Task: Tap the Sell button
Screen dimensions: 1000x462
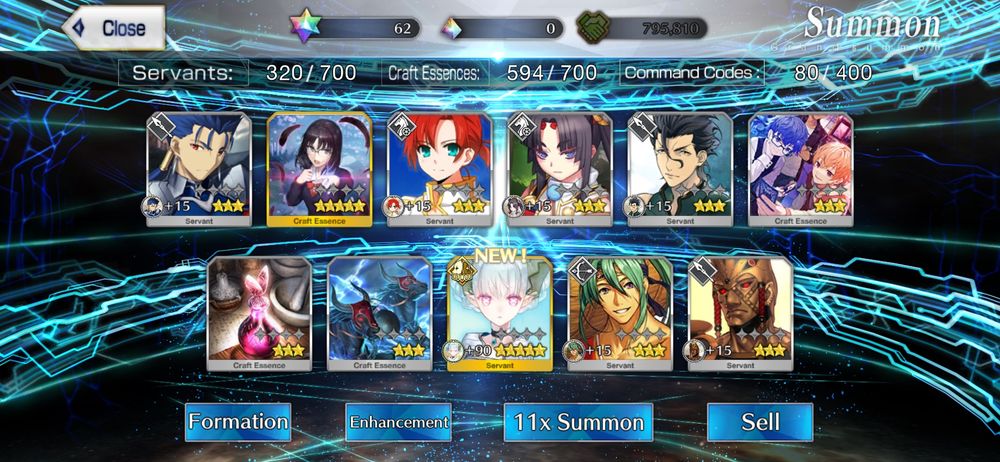Action: [x=759, y=422]
